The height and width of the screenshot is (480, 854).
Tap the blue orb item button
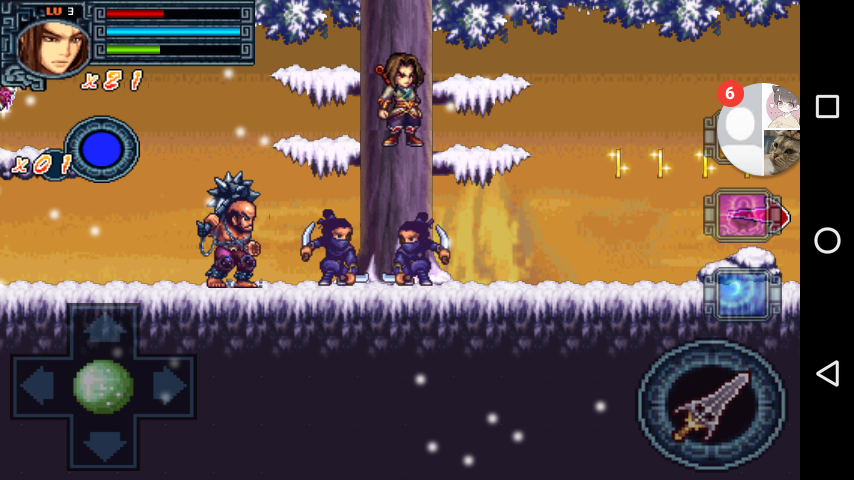101,150
